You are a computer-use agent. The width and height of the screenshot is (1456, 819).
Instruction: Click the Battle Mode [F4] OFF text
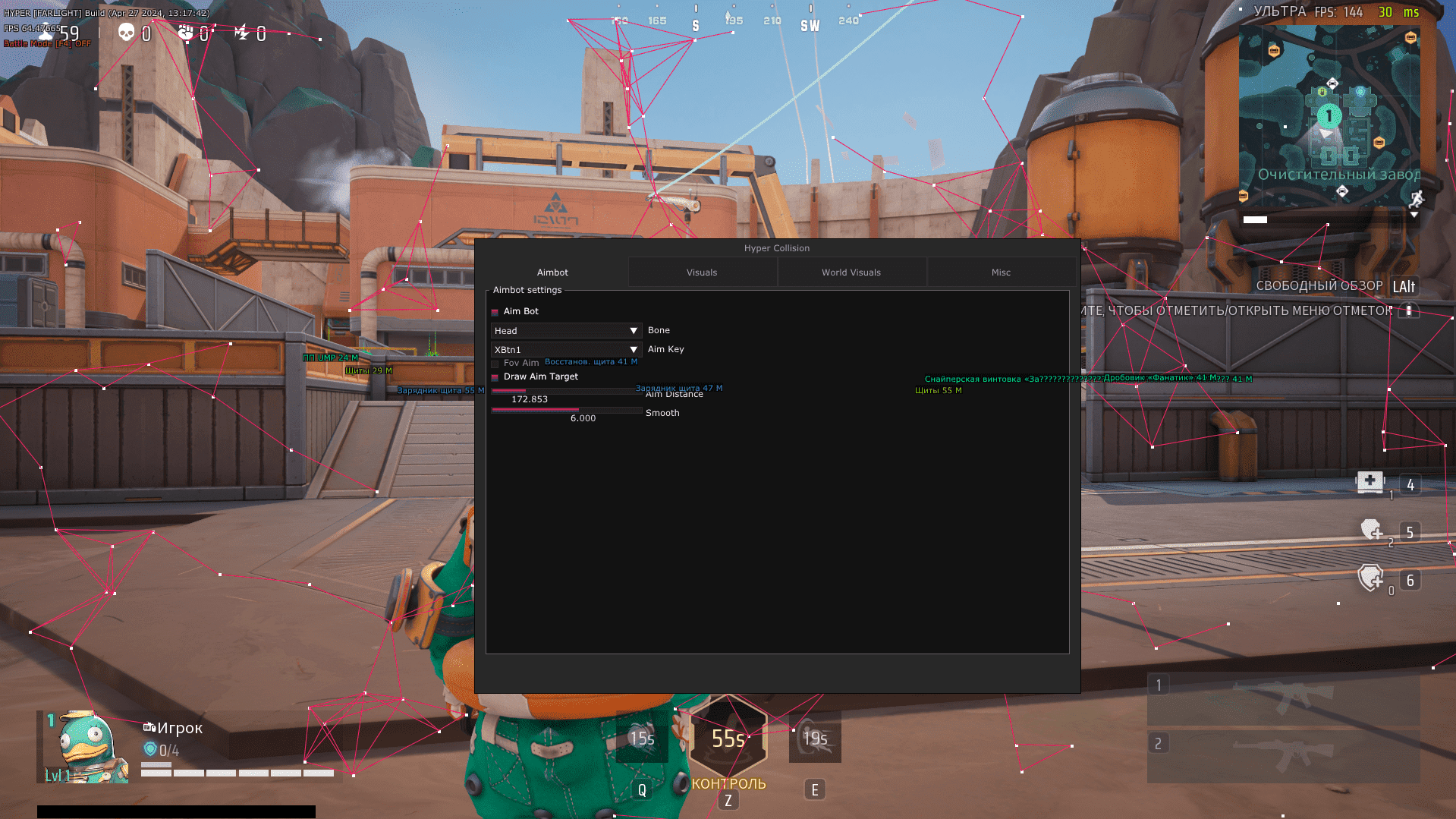tap(46, 43)
